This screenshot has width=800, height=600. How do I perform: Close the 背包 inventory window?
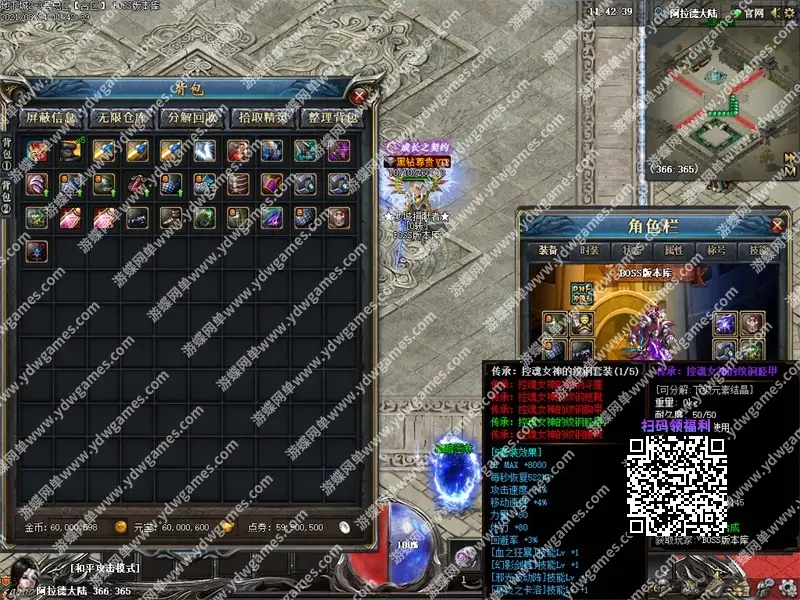pyautogui.click(x=360, y=97)
